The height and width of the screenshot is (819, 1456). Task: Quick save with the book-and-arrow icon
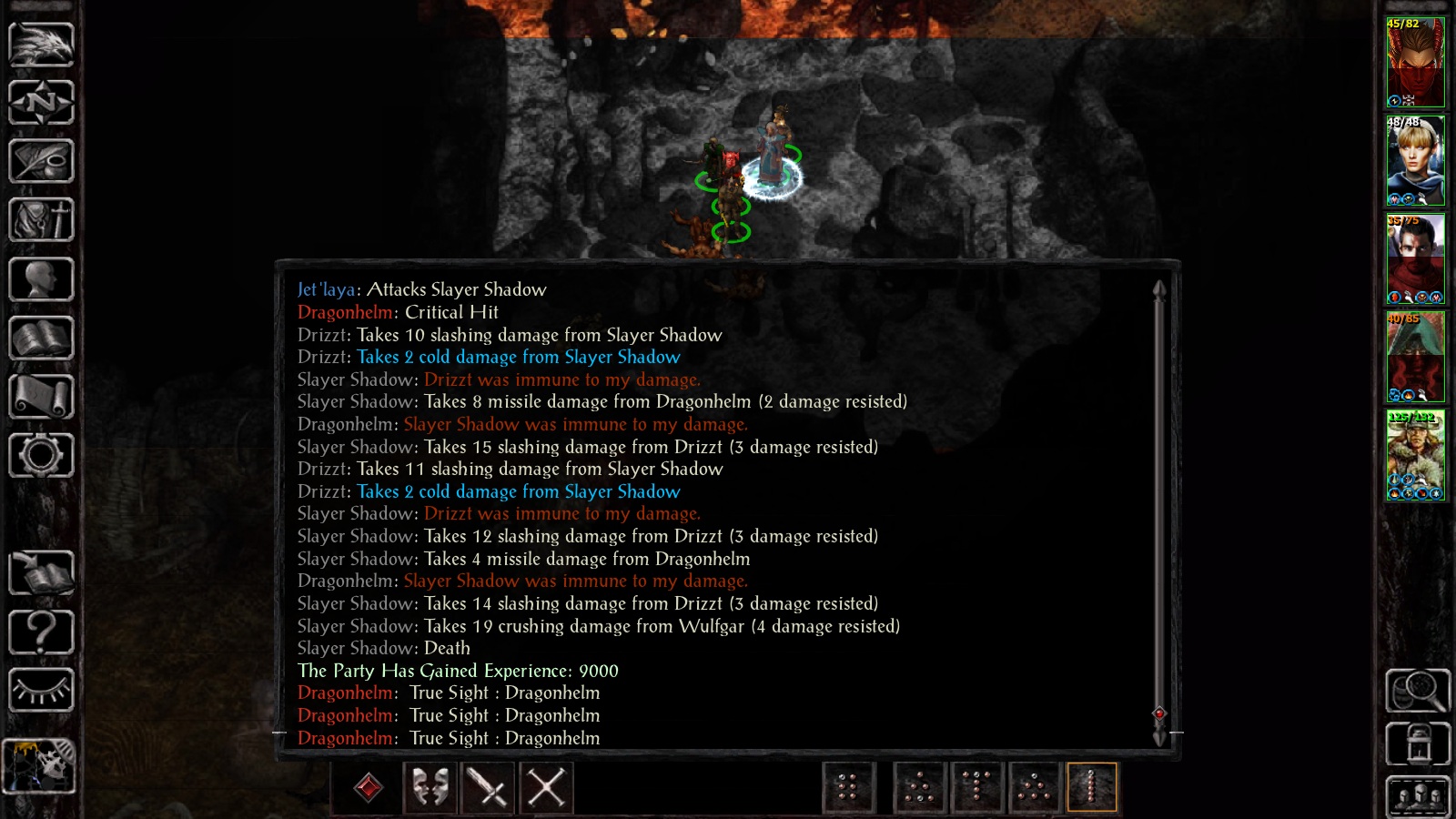(x=41, y=573)
